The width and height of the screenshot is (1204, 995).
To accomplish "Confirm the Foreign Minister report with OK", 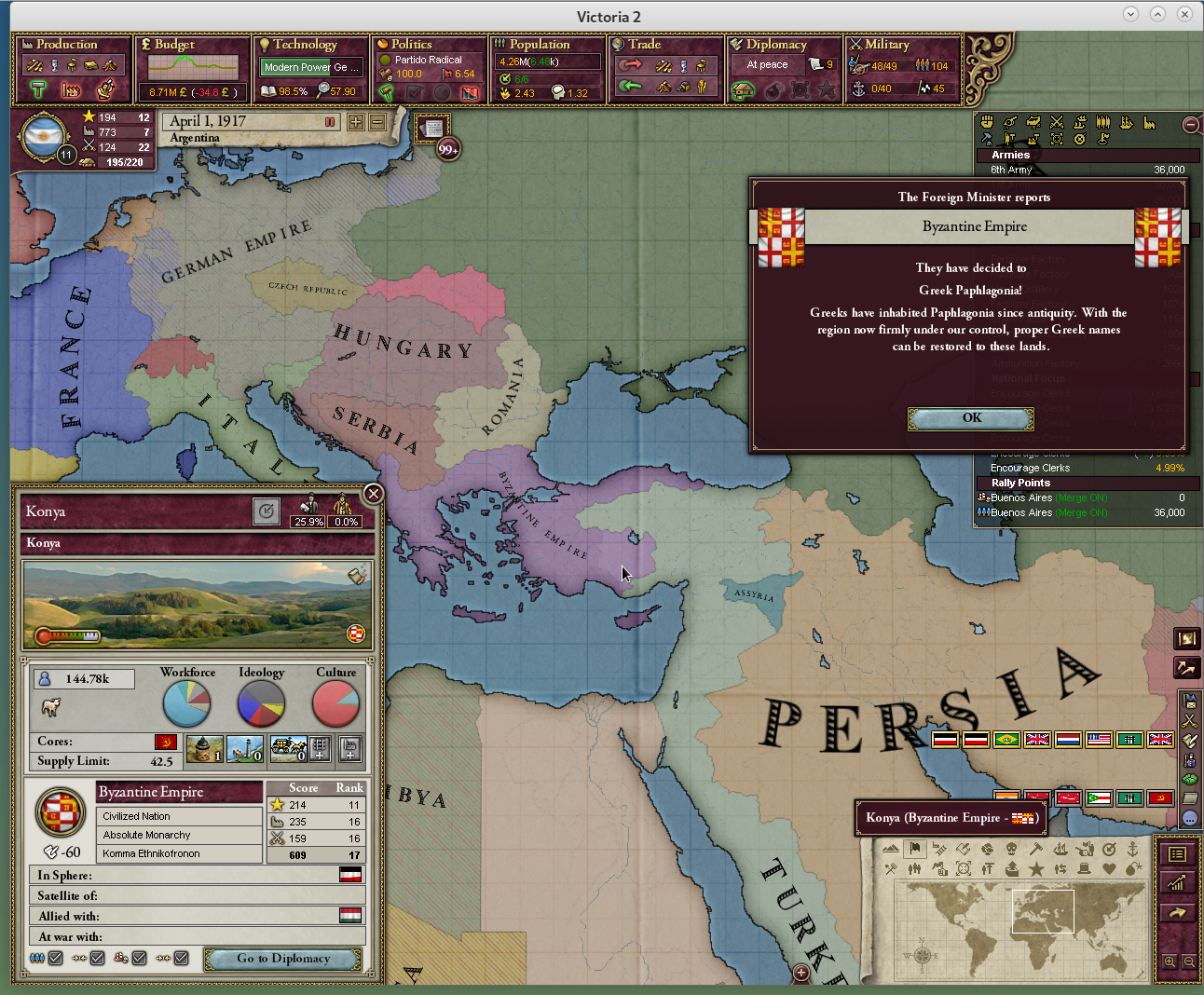I will click(971, 418).
